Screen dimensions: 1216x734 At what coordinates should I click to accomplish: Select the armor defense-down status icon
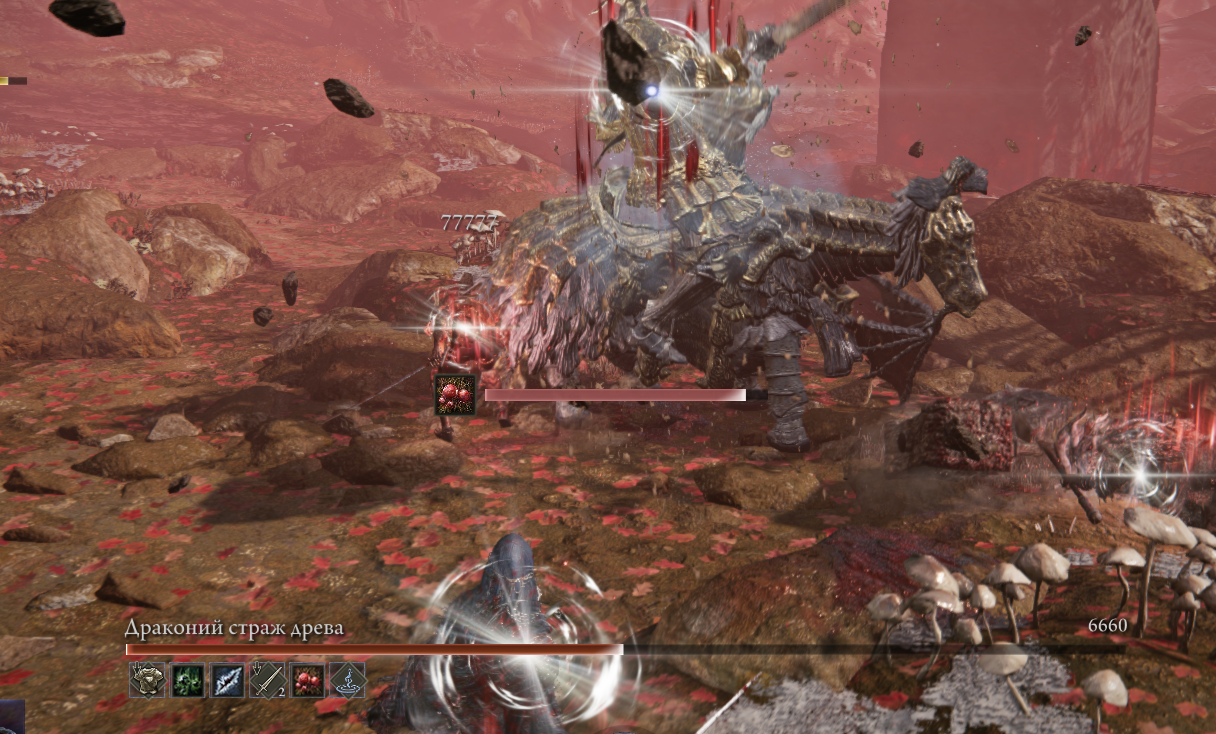tap(147, 680)
